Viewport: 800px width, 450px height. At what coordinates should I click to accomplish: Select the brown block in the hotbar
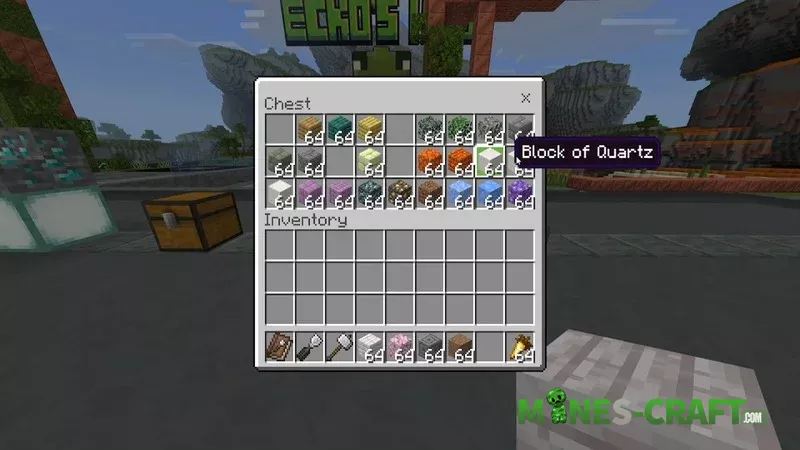[x=460, y=346]
